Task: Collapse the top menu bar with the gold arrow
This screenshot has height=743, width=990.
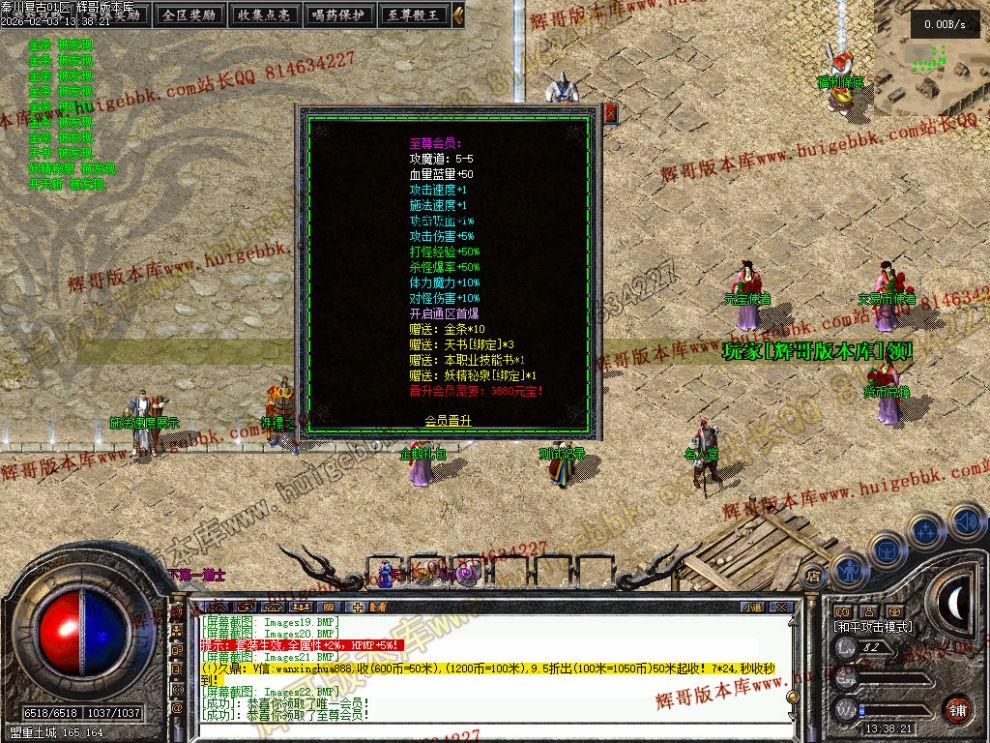Action: (x=458, y=15)
